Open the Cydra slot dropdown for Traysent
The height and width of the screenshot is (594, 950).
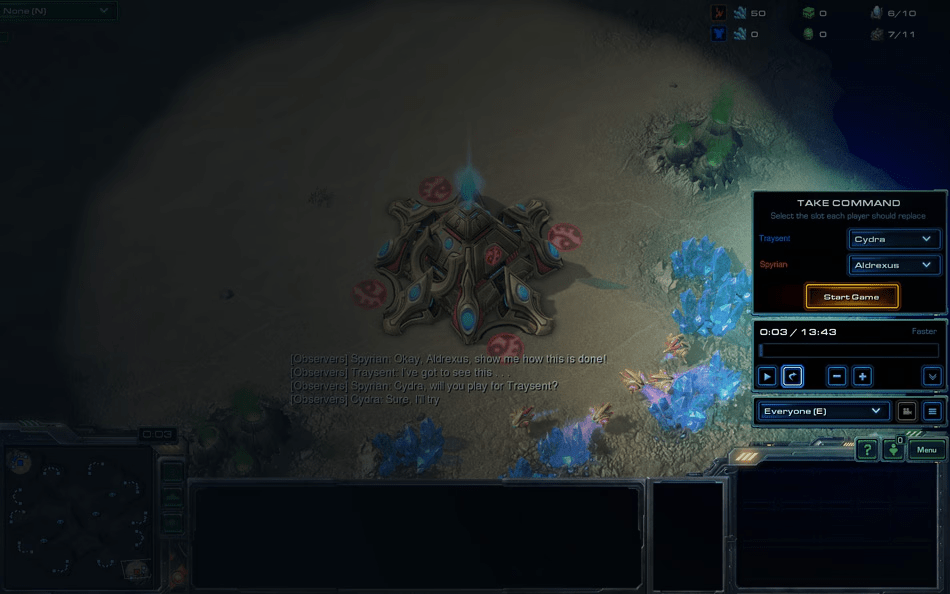894,239
